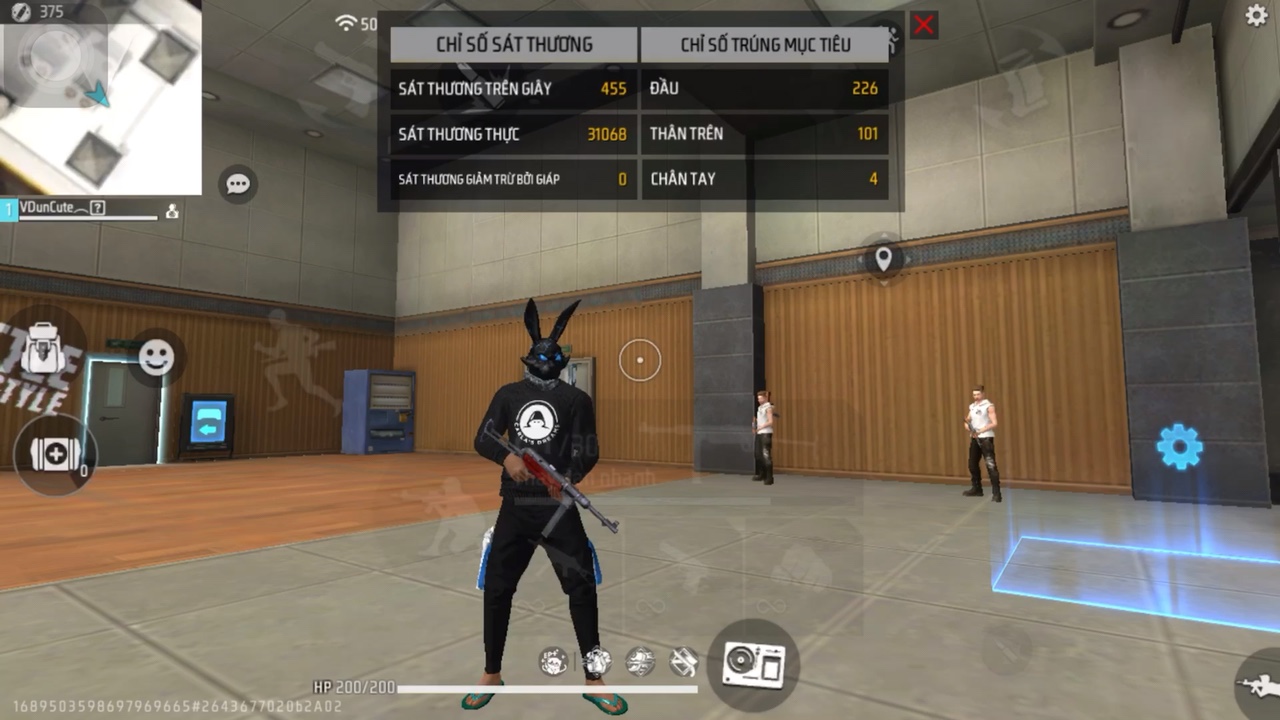
Task: Tap the person icon beside VDunCute
Action: (172, 211)
